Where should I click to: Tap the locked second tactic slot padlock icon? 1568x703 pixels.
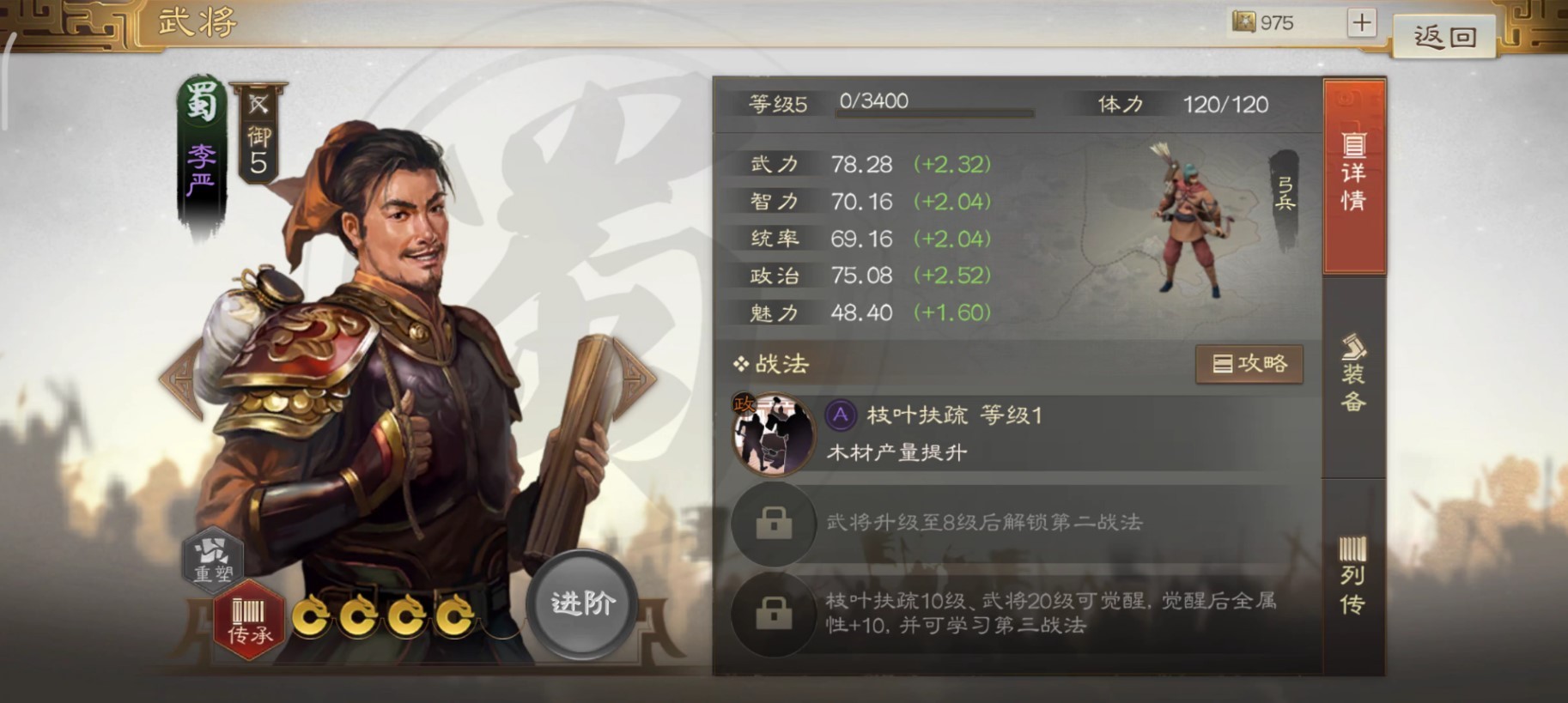772,524
